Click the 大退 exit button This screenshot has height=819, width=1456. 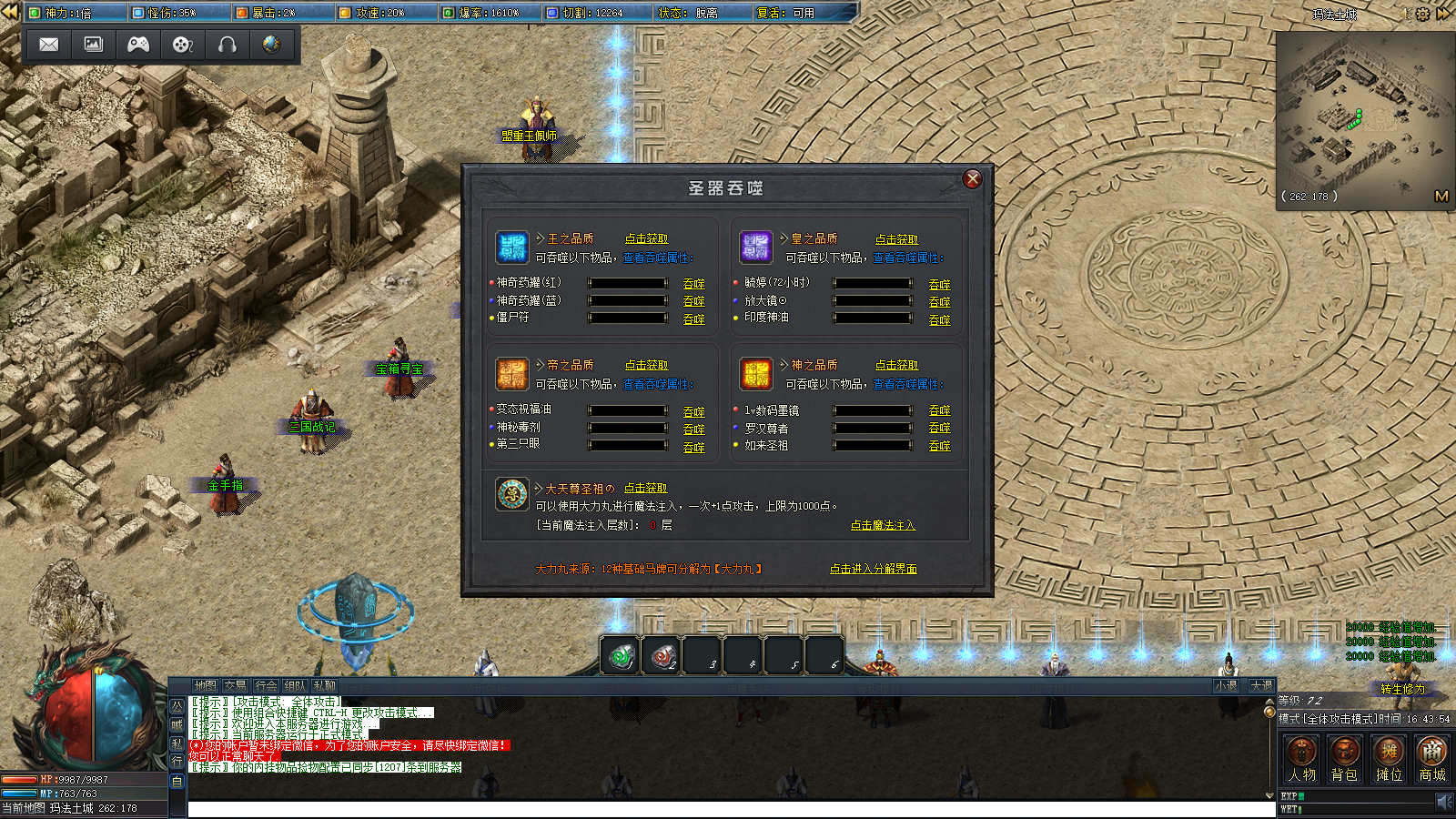pyautogui.click(x=1260, y=686)
